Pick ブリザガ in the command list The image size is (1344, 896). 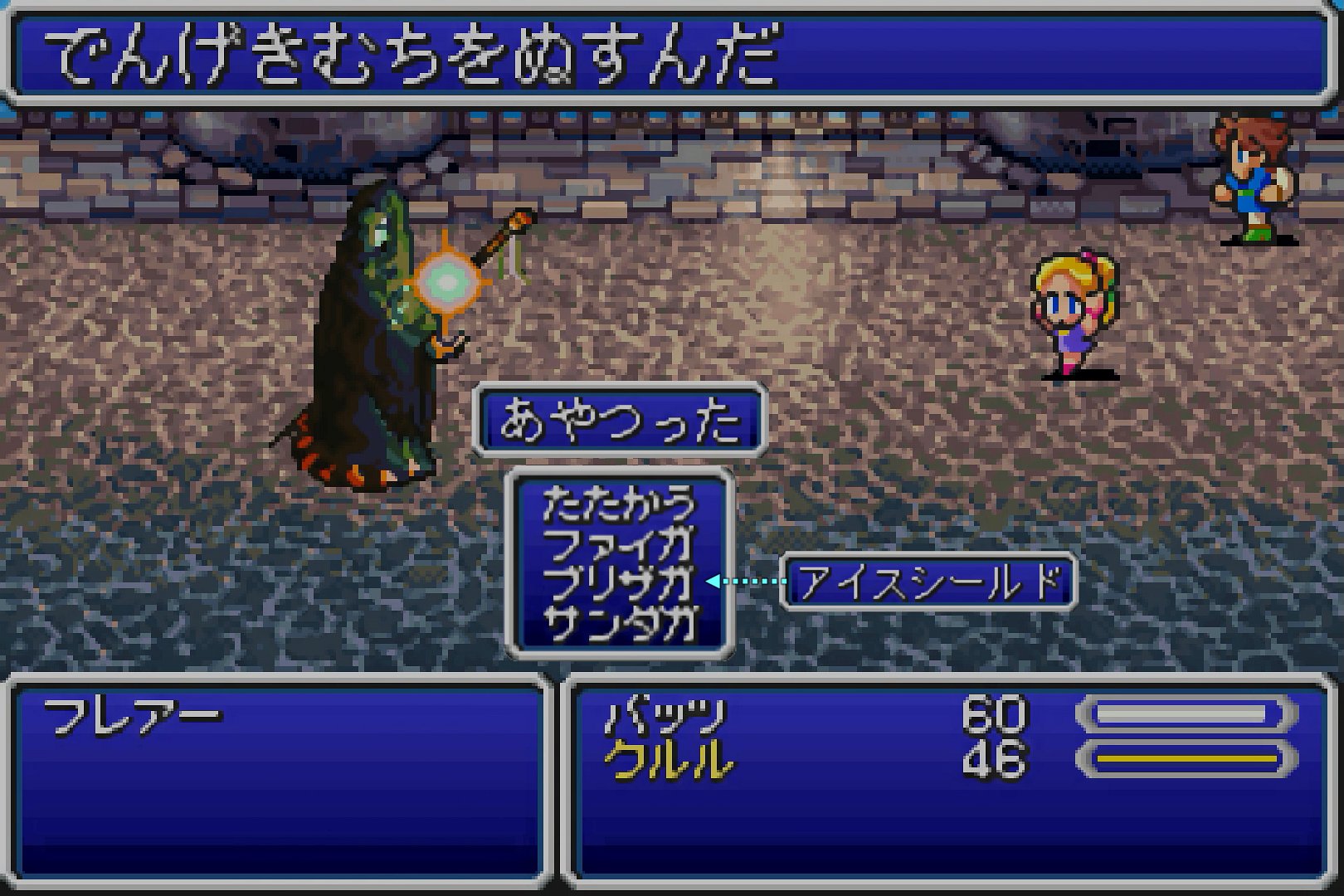pyautogui.click(x=619, y=582)
